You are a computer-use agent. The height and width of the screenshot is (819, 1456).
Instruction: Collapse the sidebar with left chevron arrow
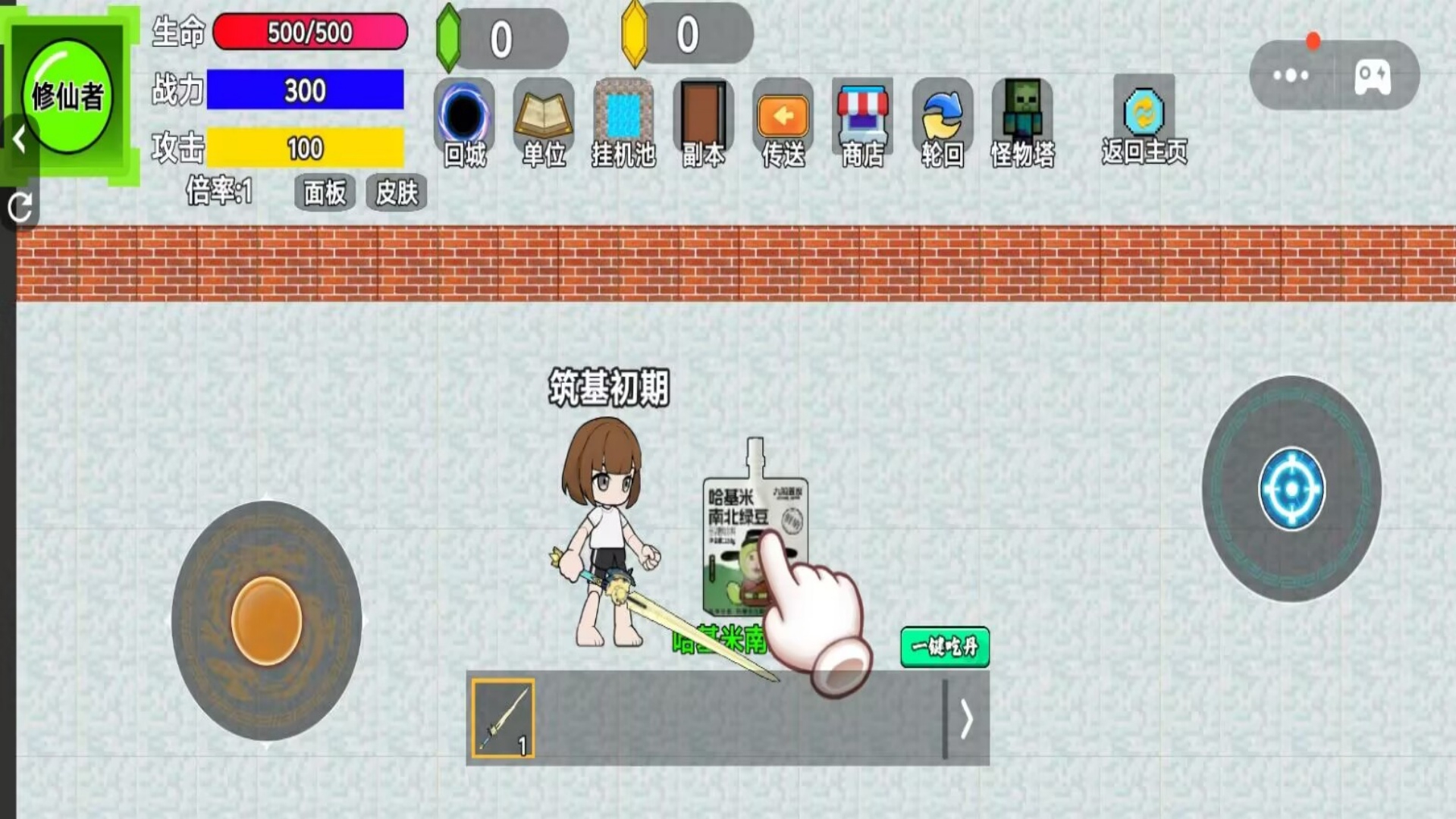[18, 138]
